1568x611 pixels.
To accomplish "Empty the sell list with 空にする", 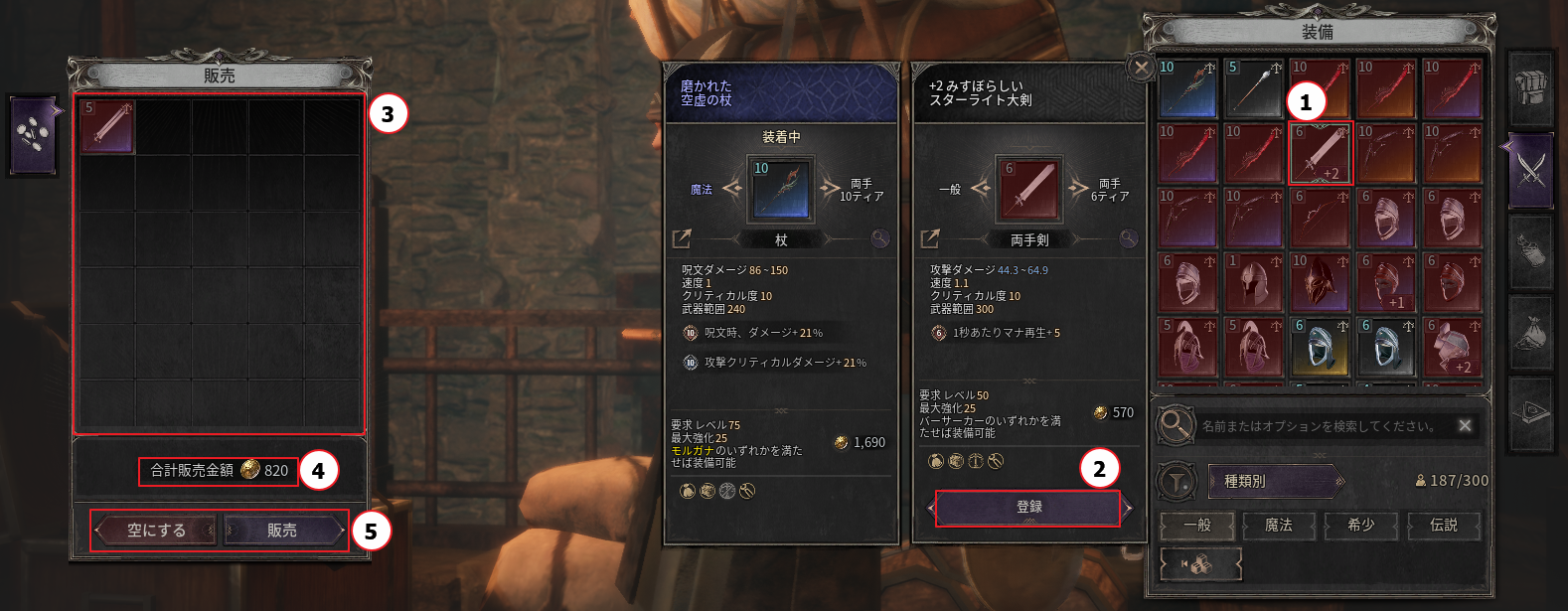I will [x=157, y=531].
